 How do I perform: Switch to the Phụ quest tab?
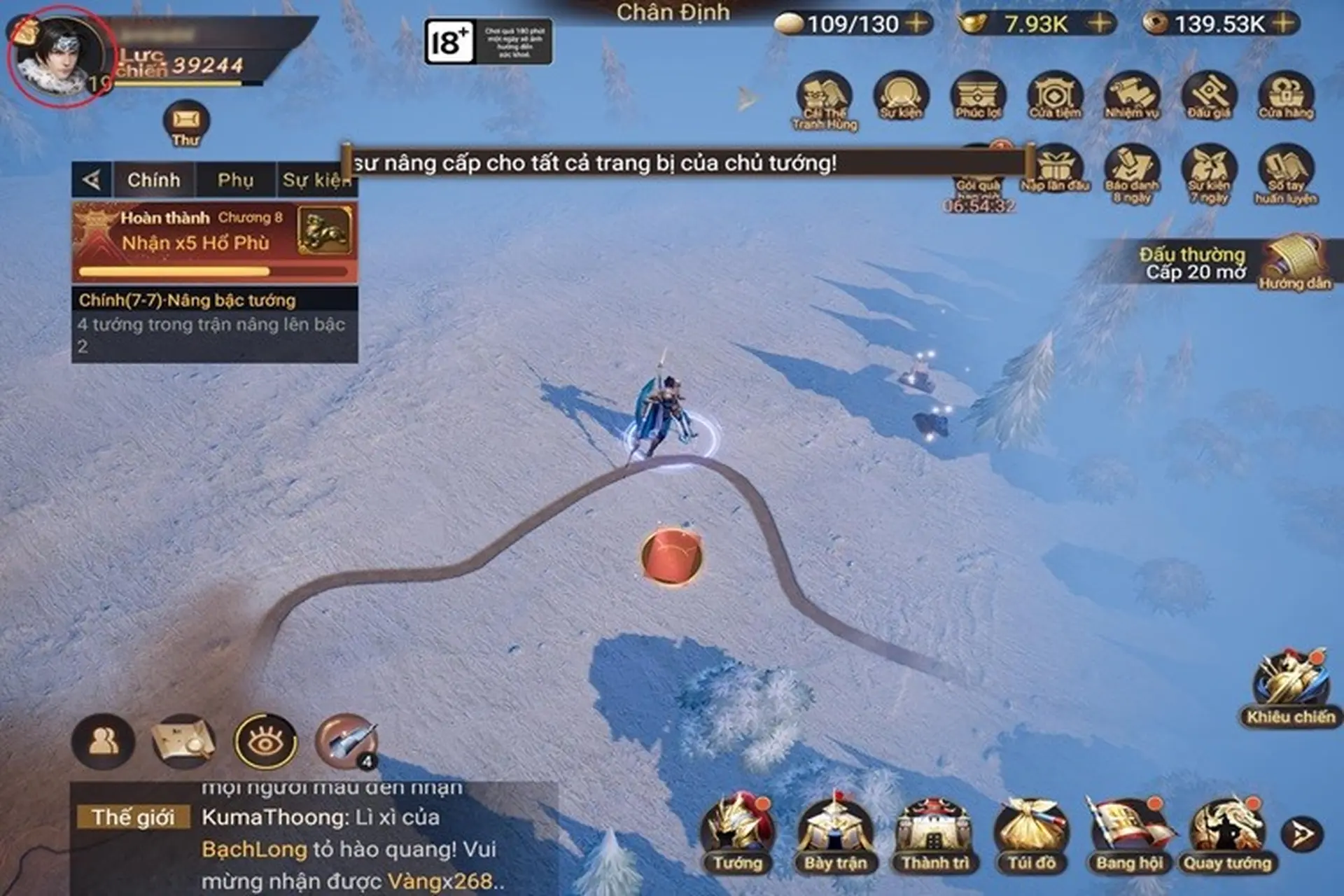coord(236,180)
